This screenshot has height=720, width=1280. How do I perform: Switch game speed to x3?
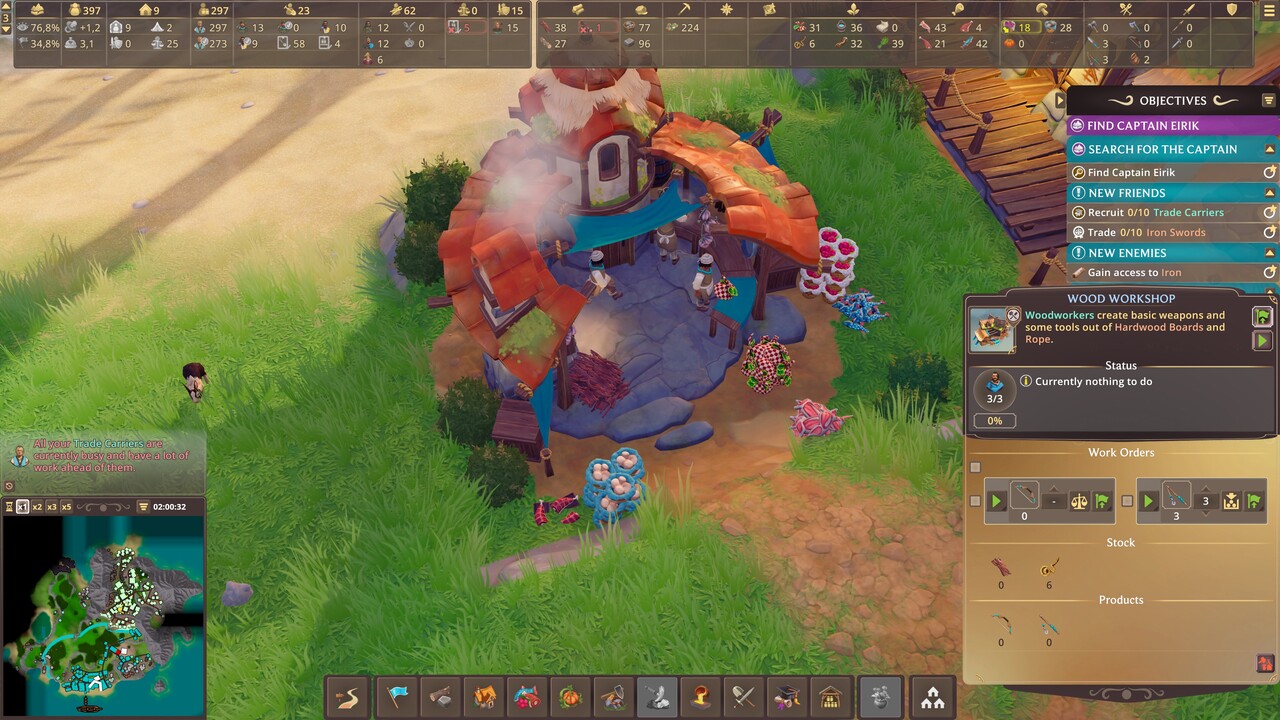[x=52, y=507]
